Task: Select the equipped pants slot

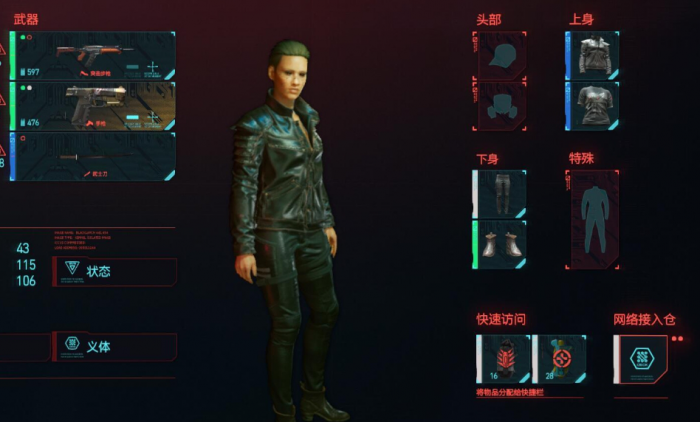Action: click(x=500, y=193)
